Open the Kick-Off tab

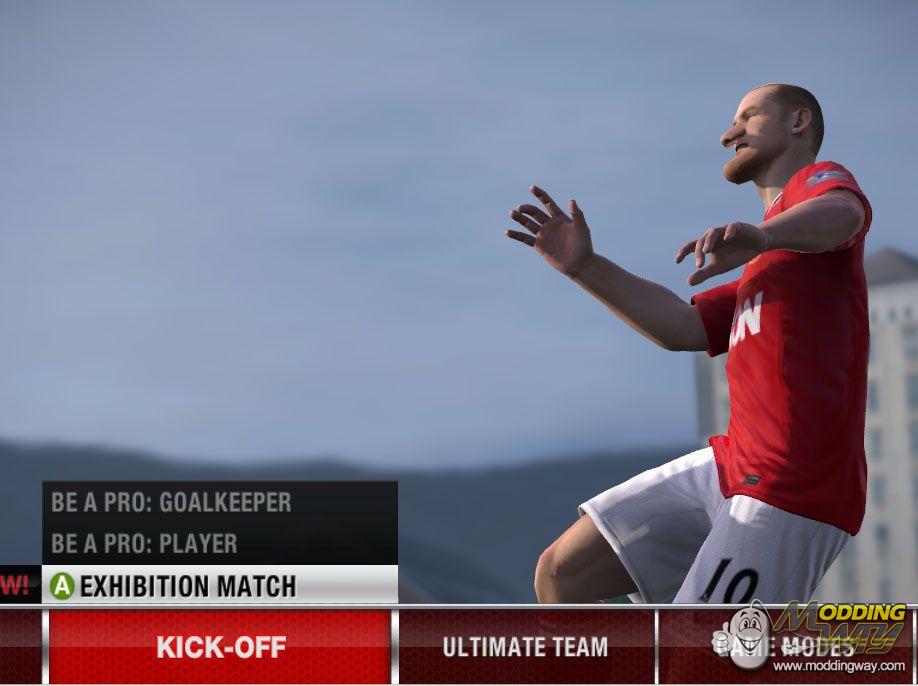pos(220,647)
